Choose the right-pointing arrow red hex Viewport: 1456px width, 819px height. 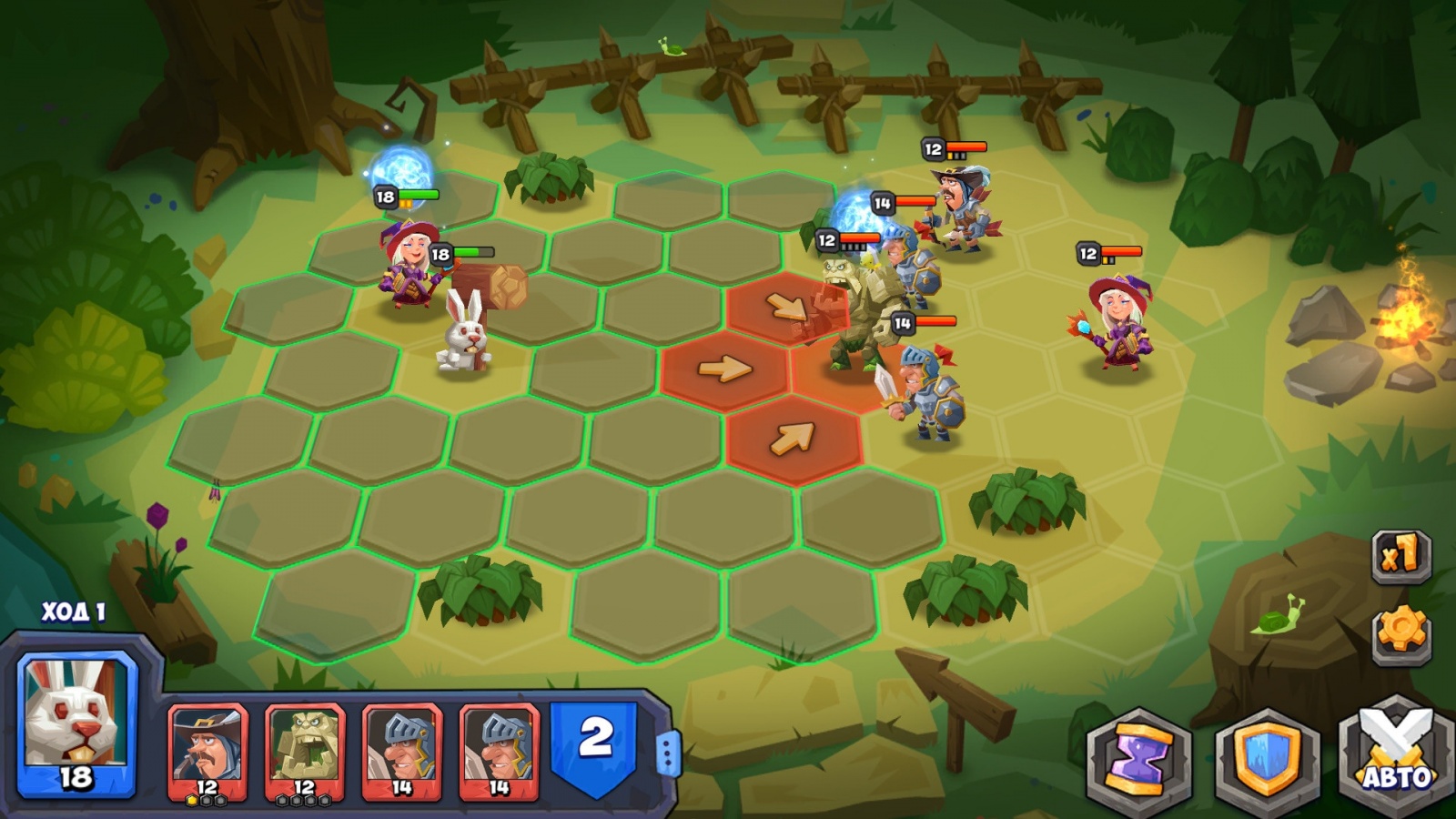(x=724, y=369)
